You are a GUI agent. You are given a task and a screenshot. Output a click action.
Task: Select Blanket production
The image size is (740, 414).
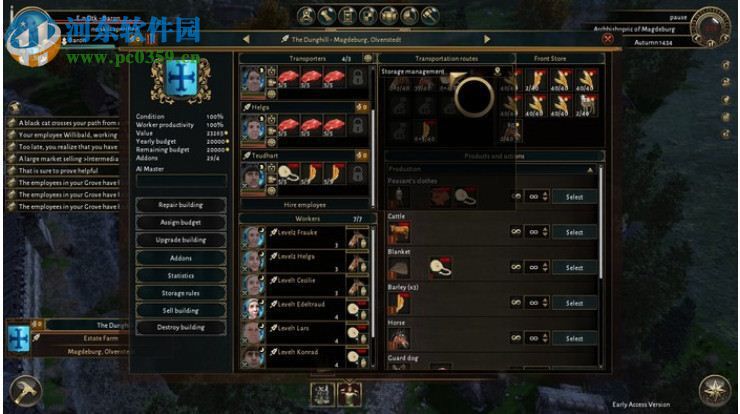[574, 268]
